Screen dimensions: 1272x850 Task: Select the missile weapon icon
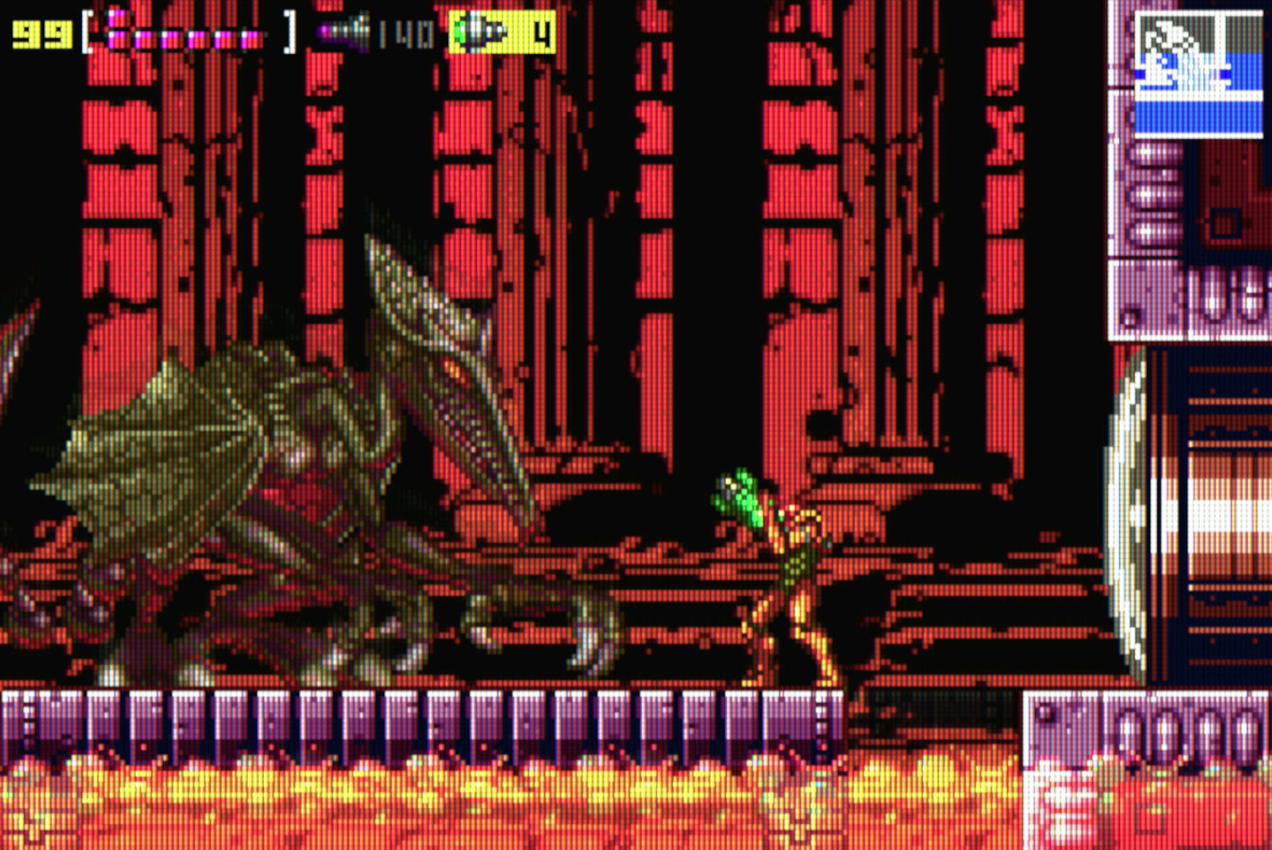(x=345, y=32)
